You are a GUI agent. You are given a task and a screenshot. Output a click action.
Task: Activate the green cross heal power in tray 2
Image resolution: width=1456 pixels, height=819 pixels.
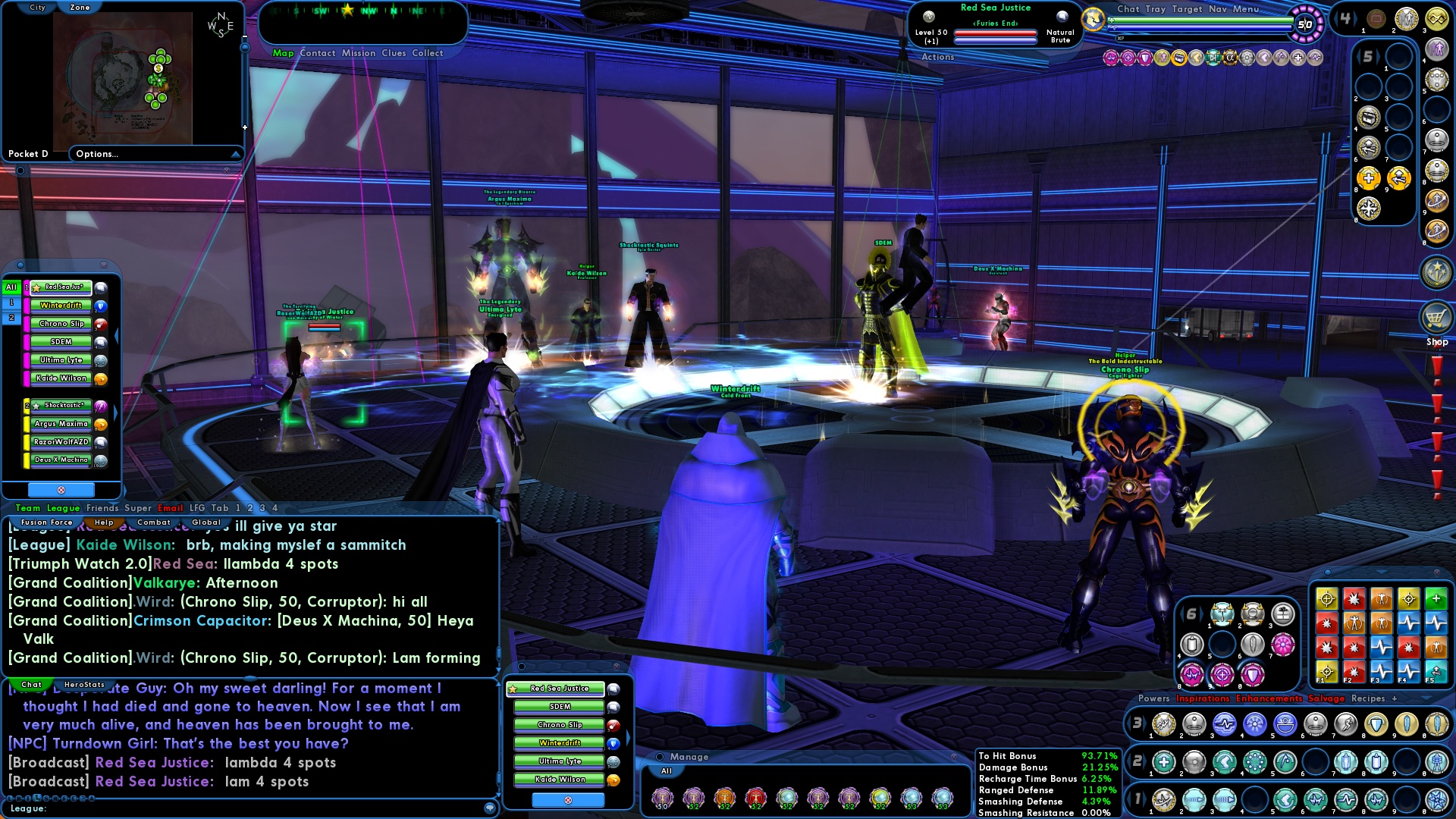(1163, 762)
